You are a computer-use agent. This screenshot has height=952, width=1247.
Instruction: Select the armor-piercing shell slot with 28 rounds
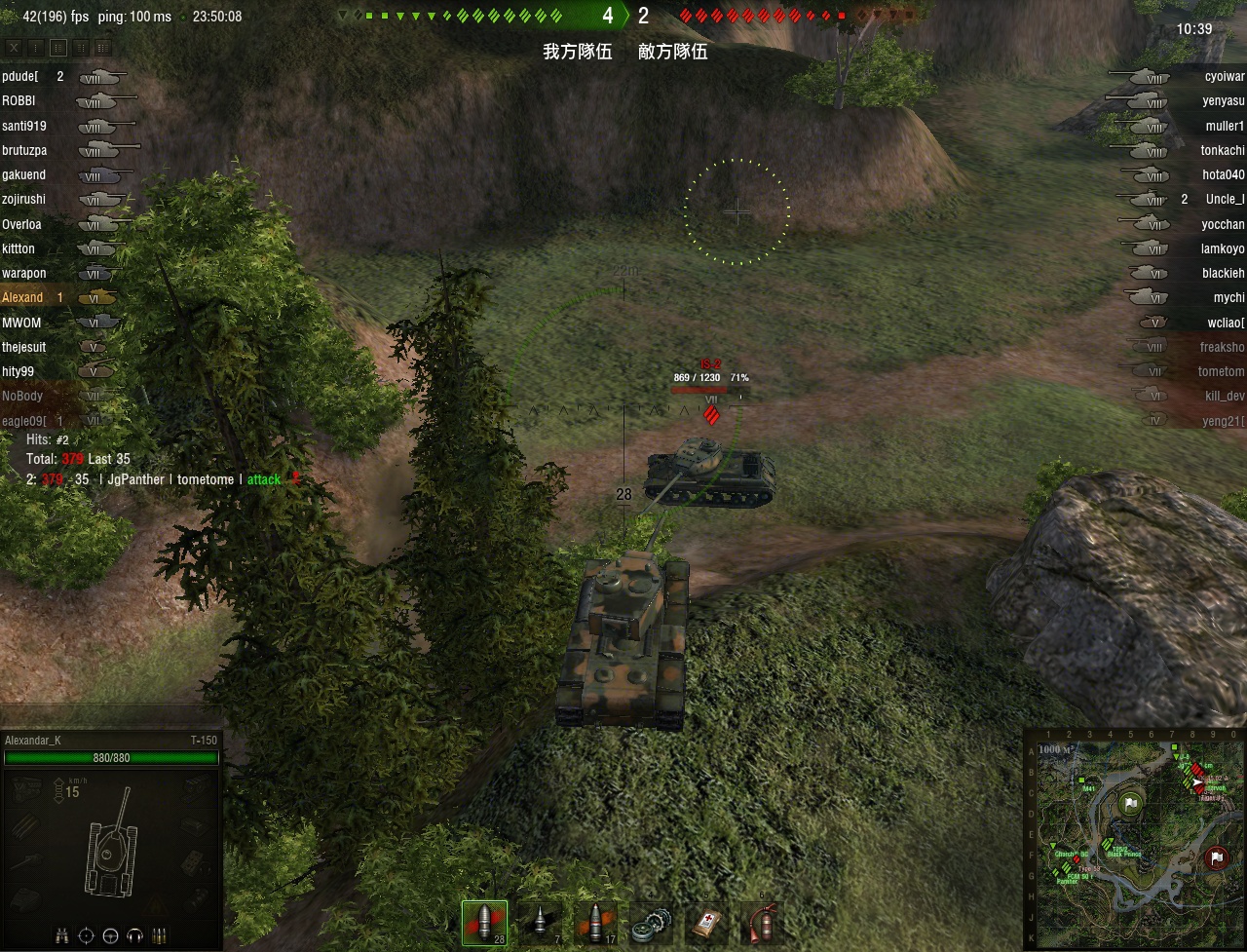click(484, 923)
